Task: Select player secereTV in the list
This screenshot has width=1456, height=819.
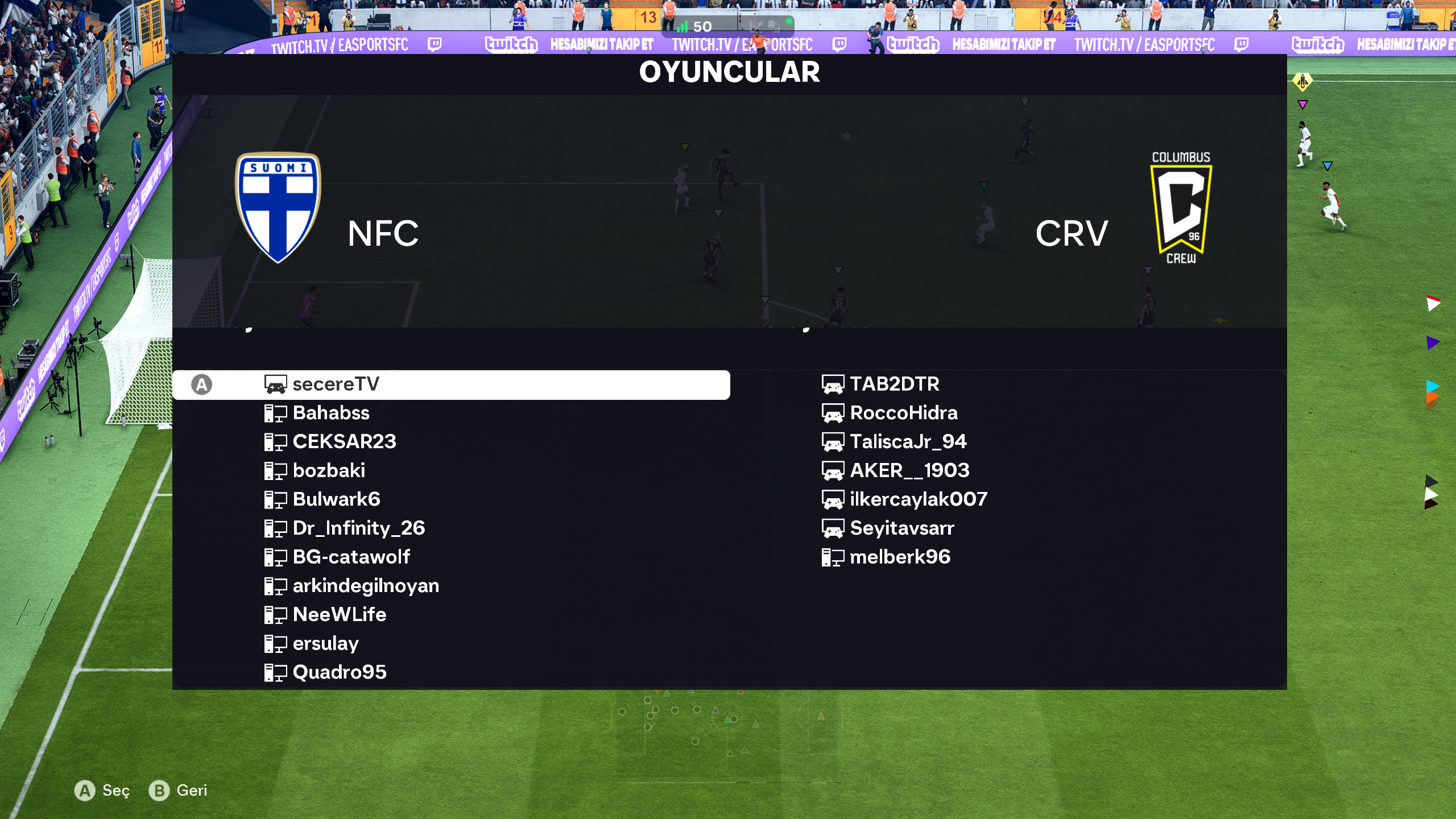Action: coord(336,384)
